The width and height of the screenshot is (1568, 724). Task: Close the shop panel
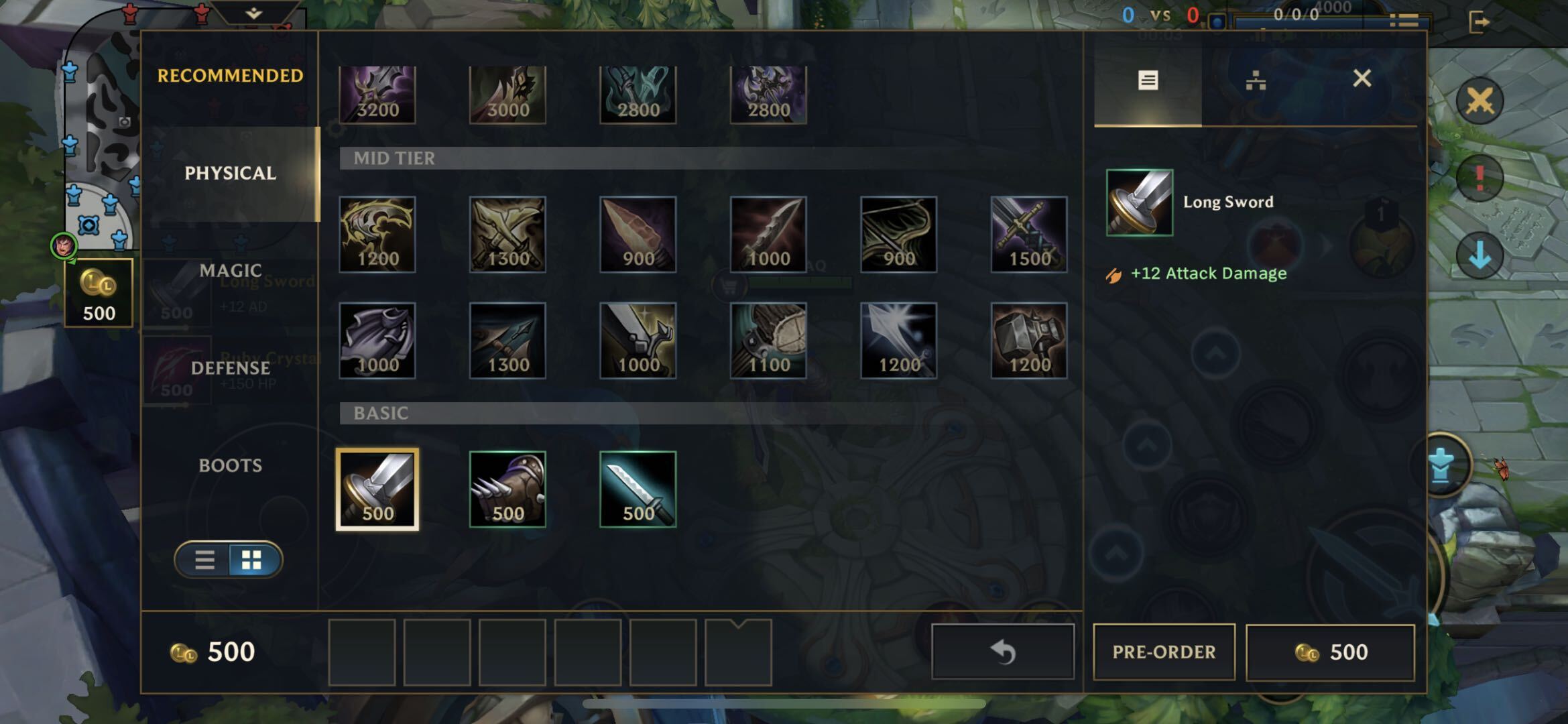[x=1362, y=79]
